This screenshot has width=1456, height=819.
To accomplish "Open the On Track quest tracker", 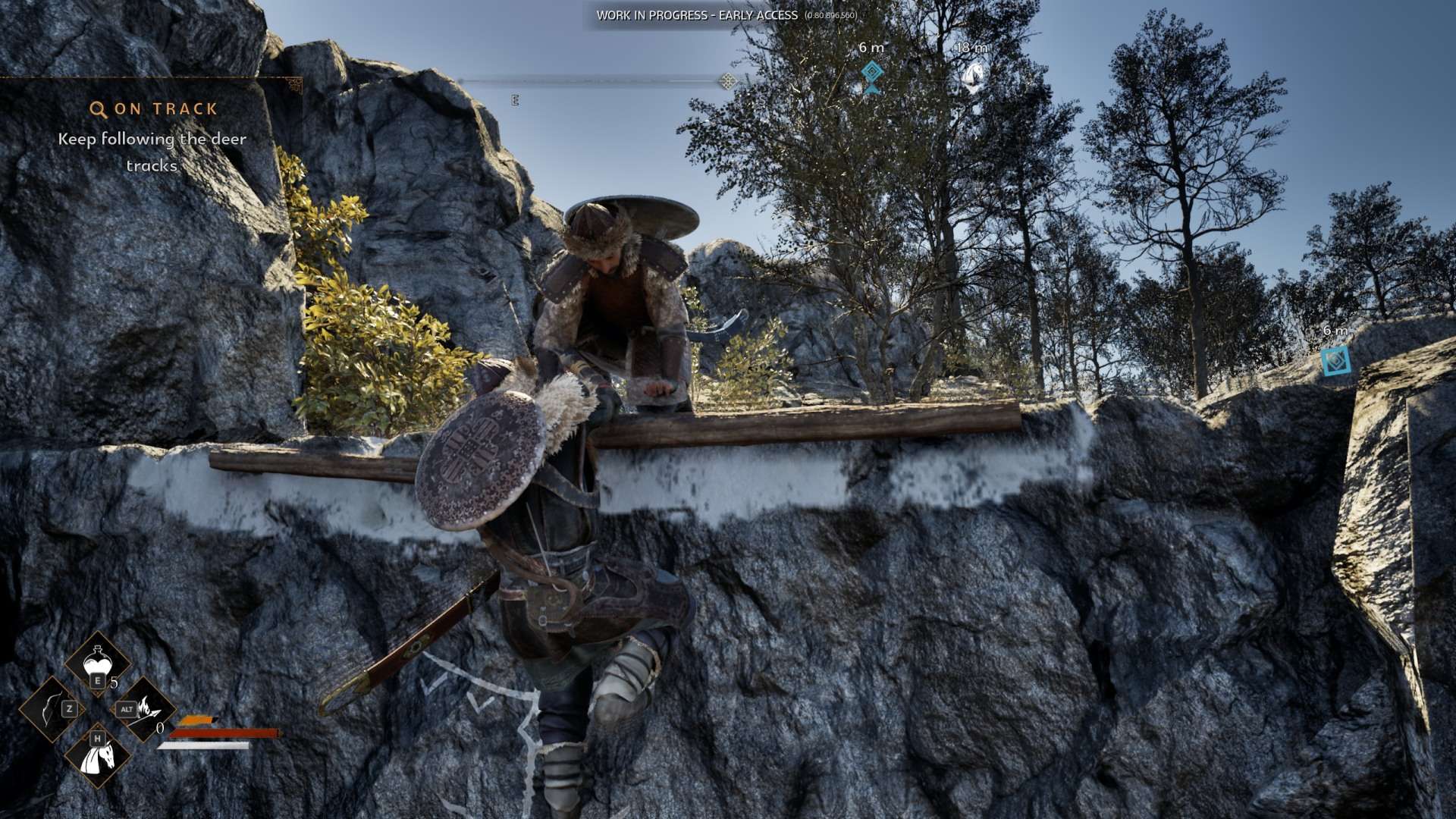I will [x=154, y=109].
